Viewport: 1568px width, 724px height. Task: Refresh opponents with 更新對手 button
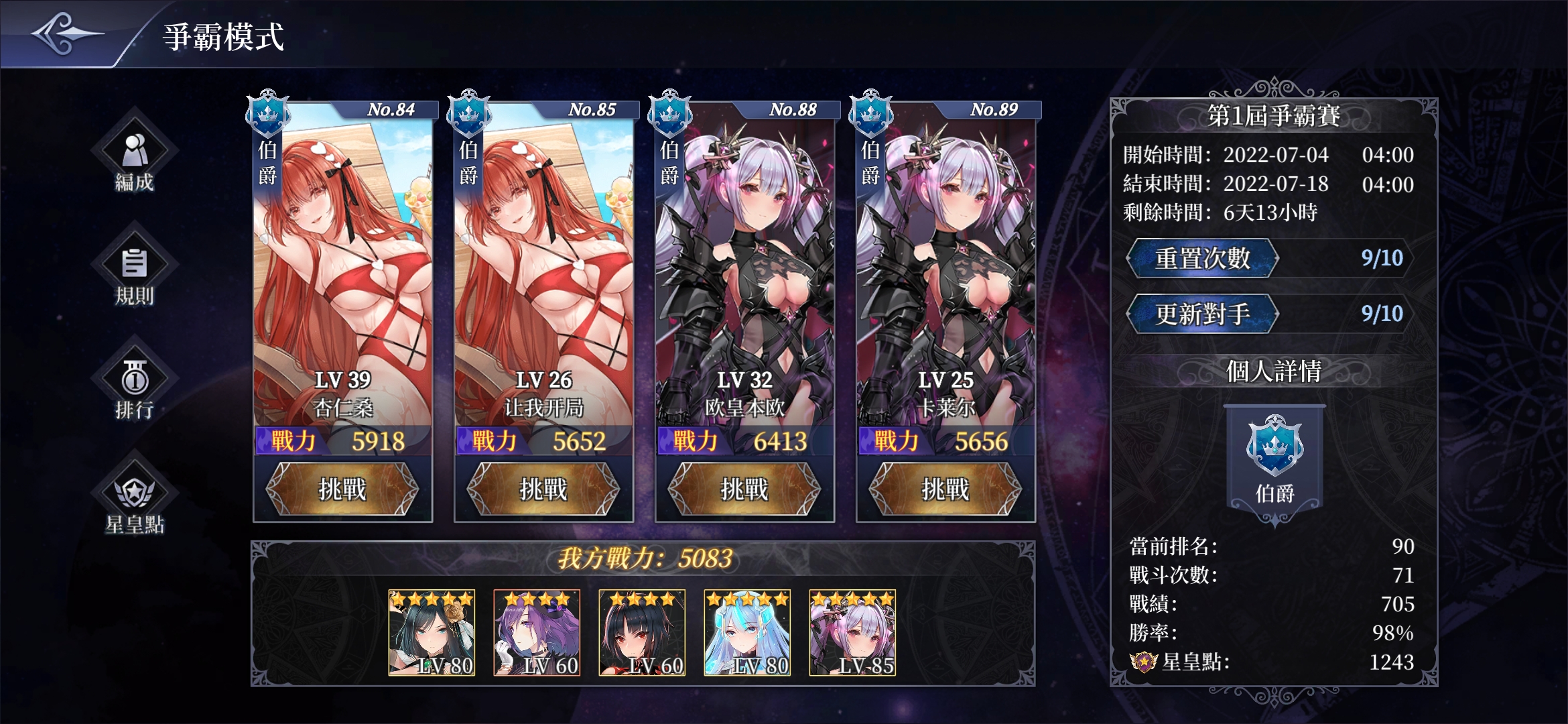pos(1203,314)
